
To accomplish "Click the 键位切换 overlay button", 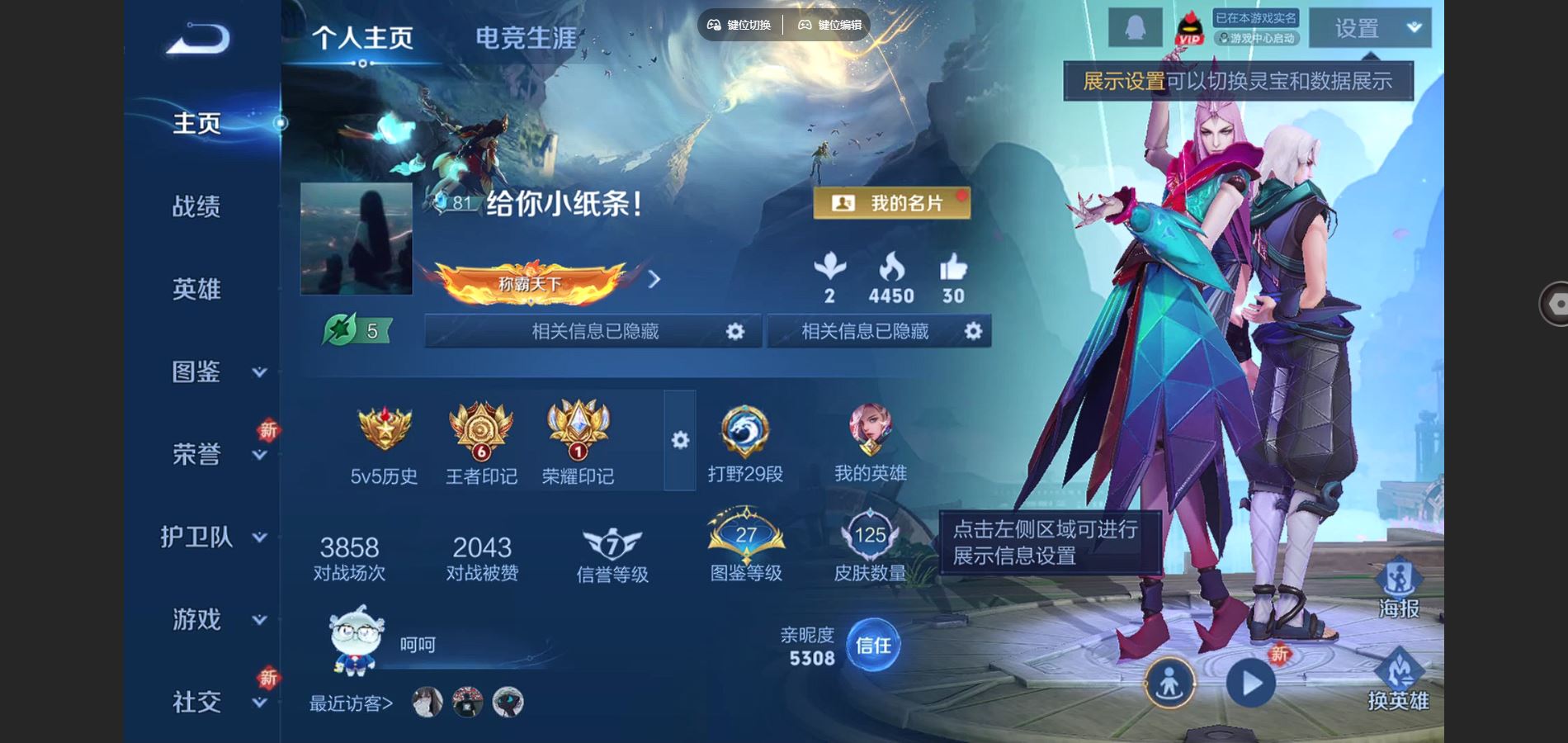I will click(739, 25).
